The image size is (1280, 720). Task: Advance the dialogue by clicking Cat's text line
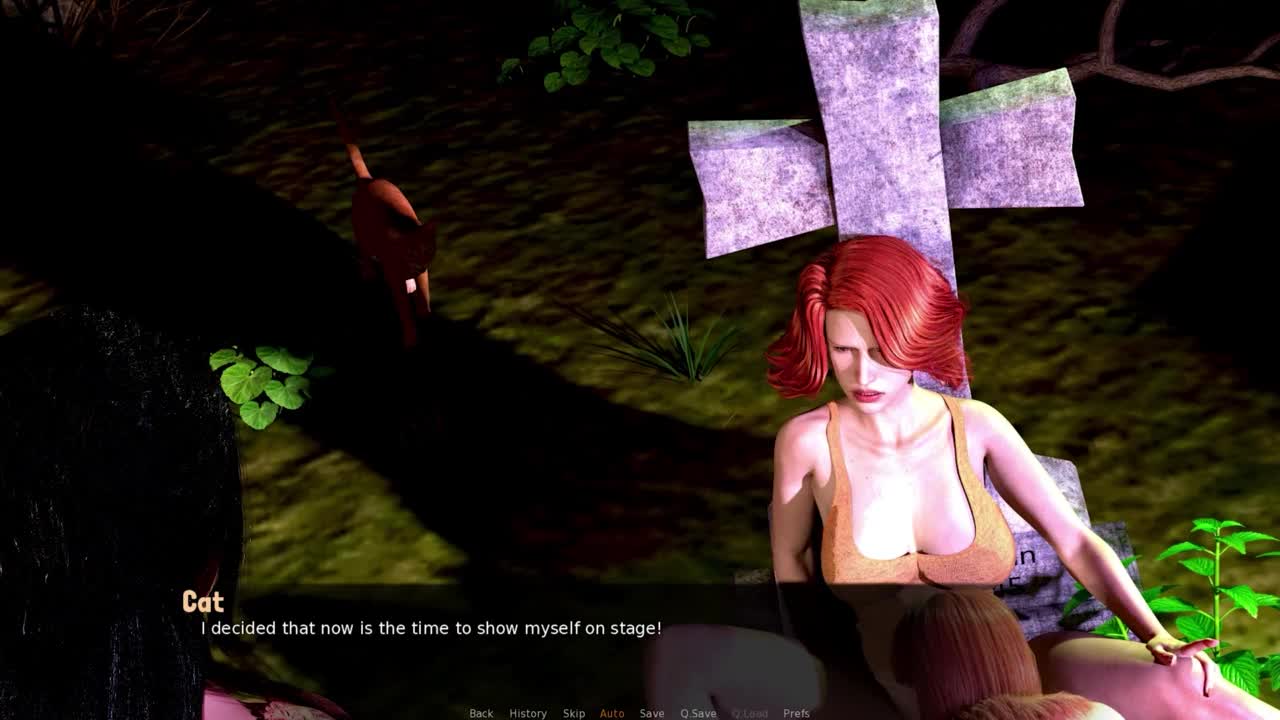pos(431,628)
